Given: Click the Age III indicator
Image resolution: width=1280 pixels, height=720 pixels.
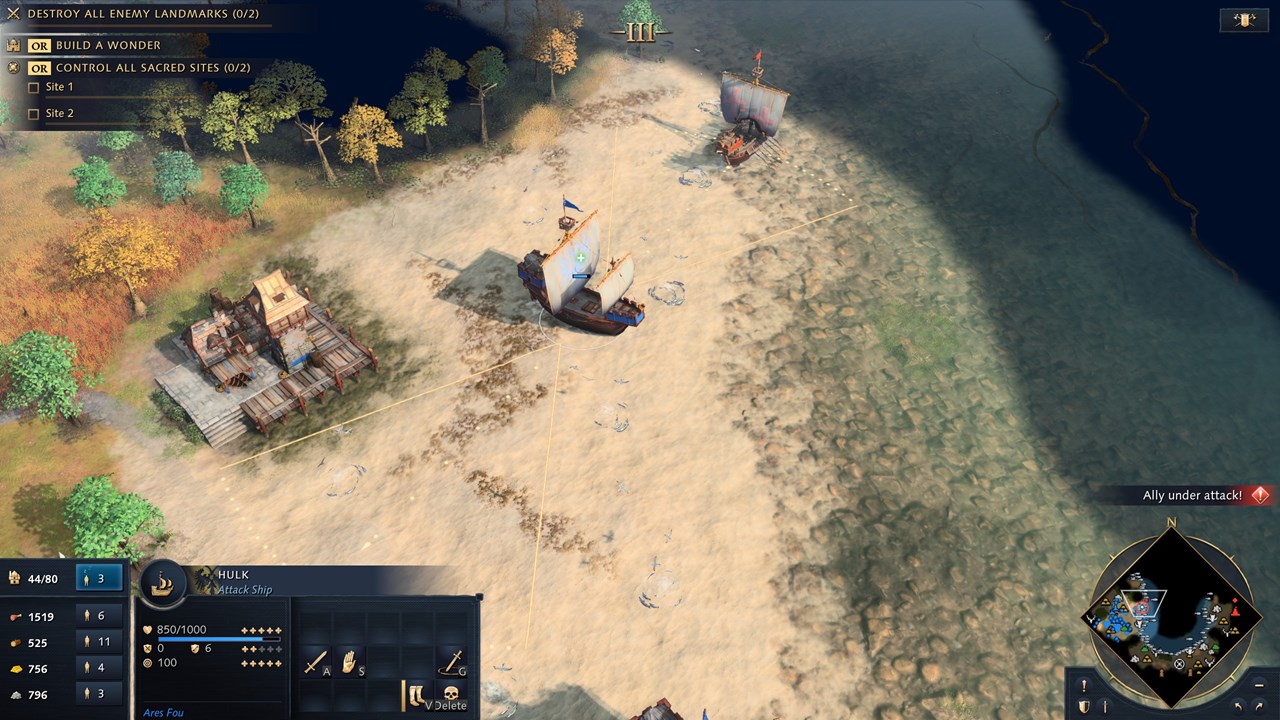Looking at the screenshot, I should [640, 33].
